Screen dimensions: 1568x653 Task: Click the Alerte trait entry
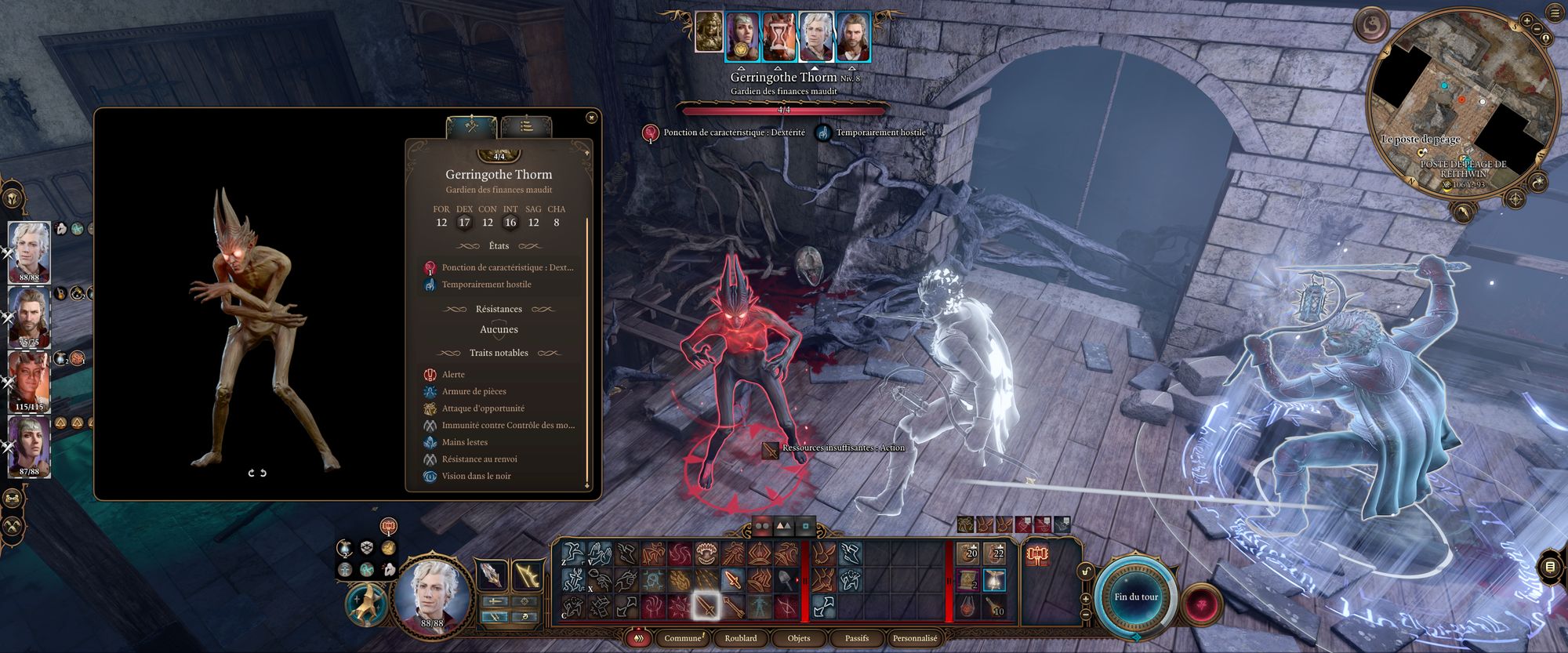(x=453, y=375)
